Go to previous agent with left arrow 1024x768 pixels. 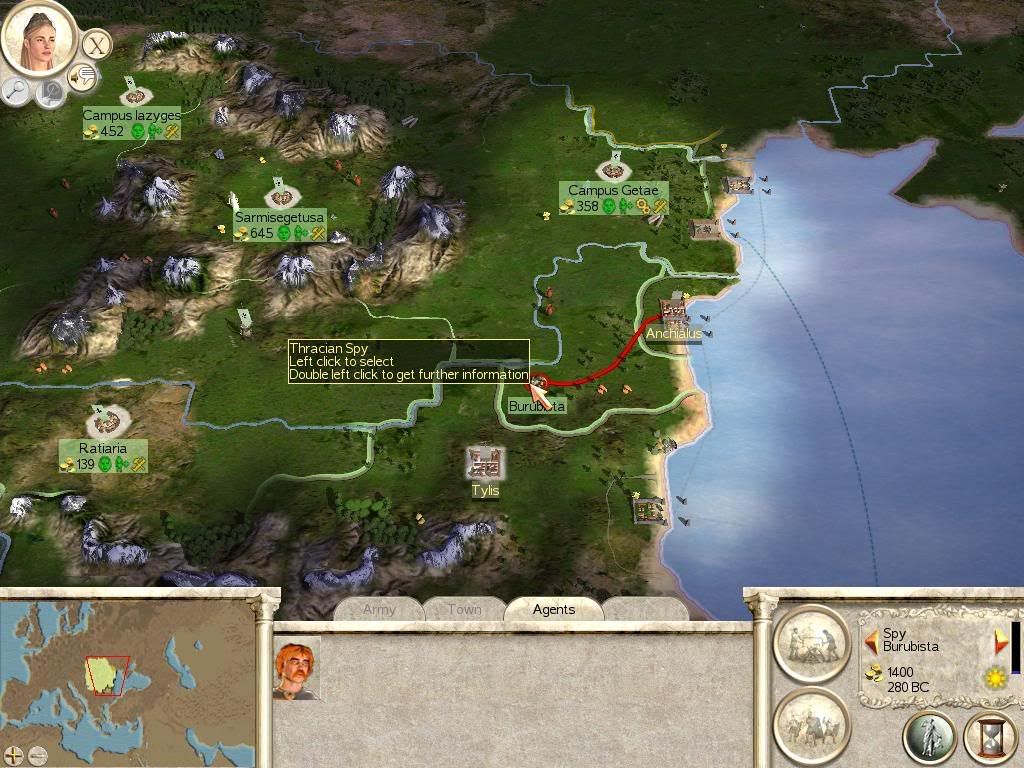[871, 639]
